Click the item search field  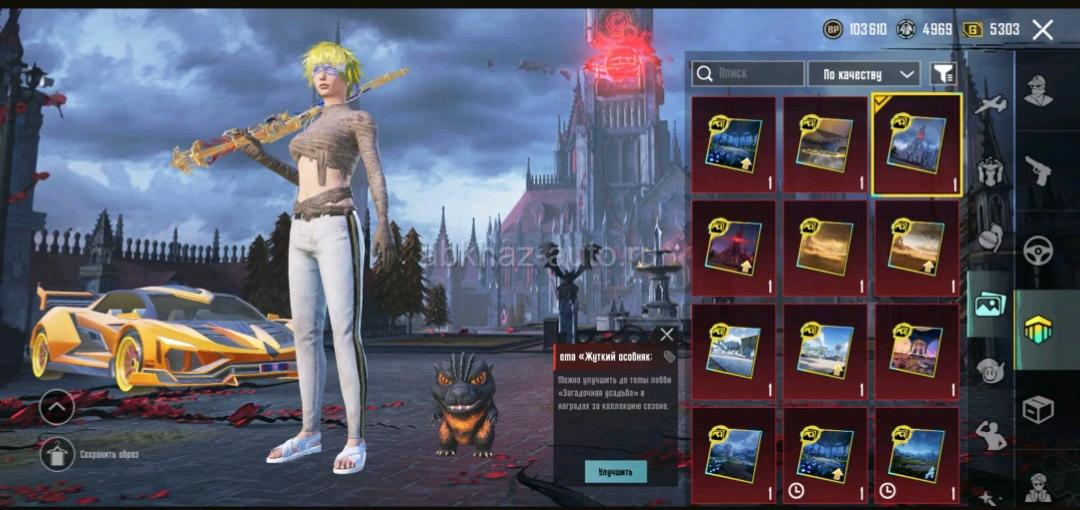tap(748, 74)
